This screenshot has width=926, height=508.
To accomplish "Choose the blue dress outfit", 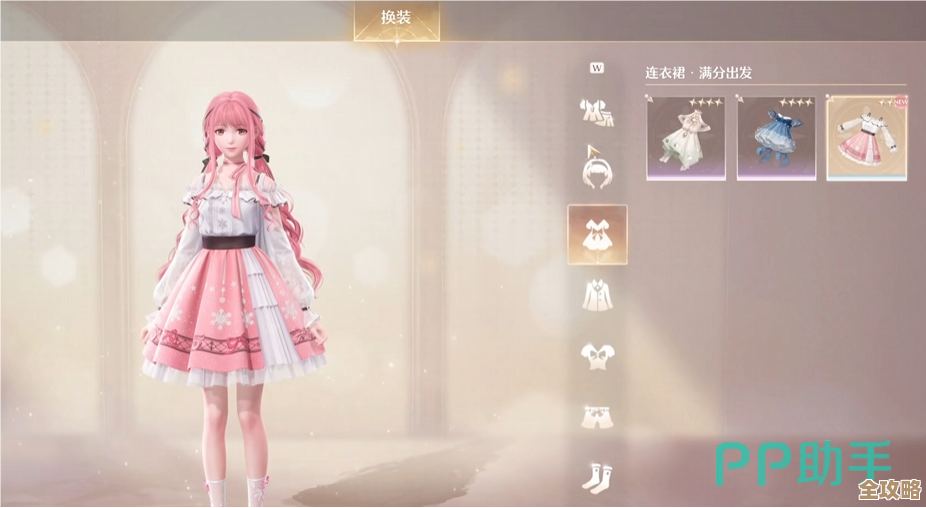I will click(776, 138).
